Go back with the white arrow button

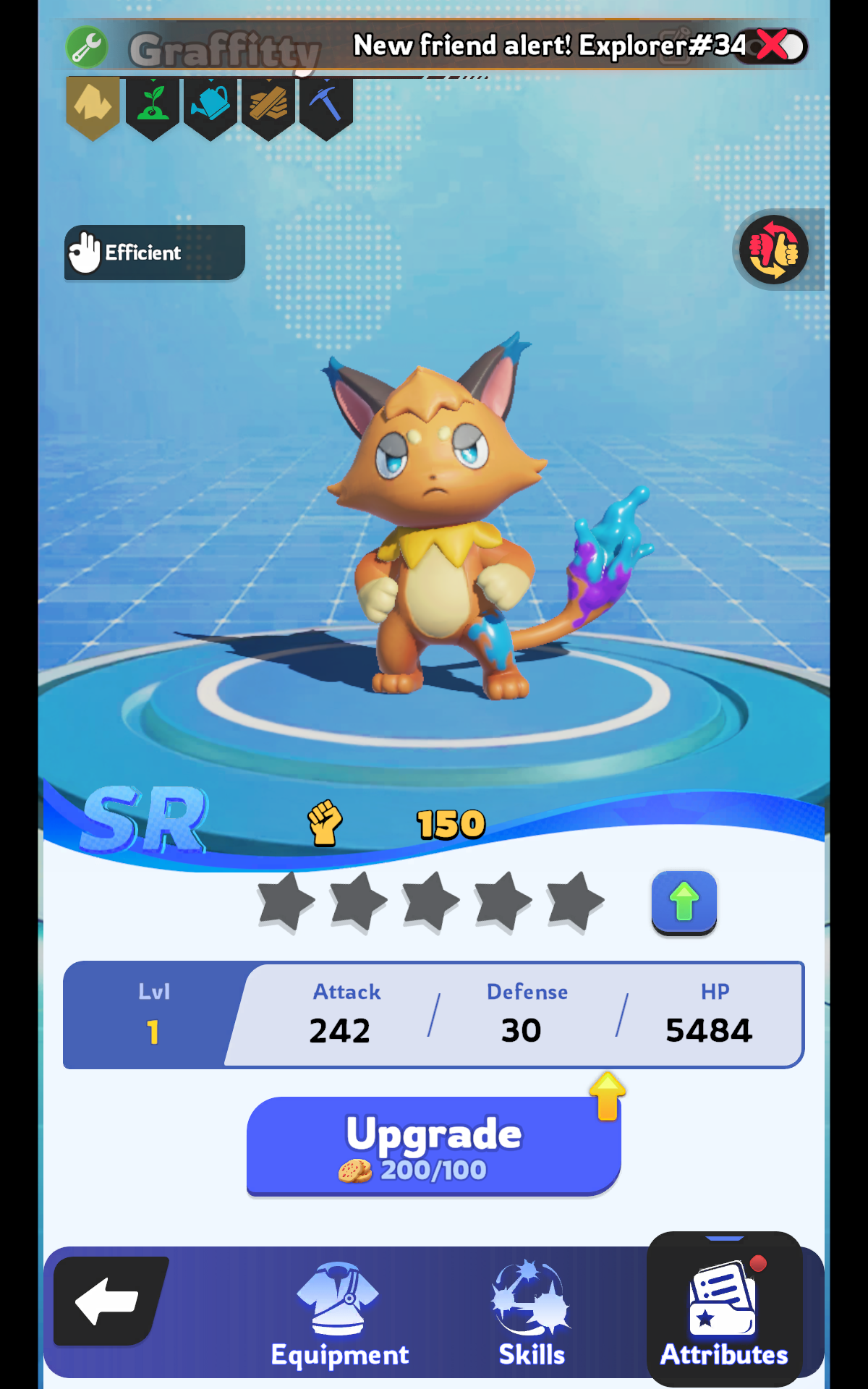tap(109, 1301)
